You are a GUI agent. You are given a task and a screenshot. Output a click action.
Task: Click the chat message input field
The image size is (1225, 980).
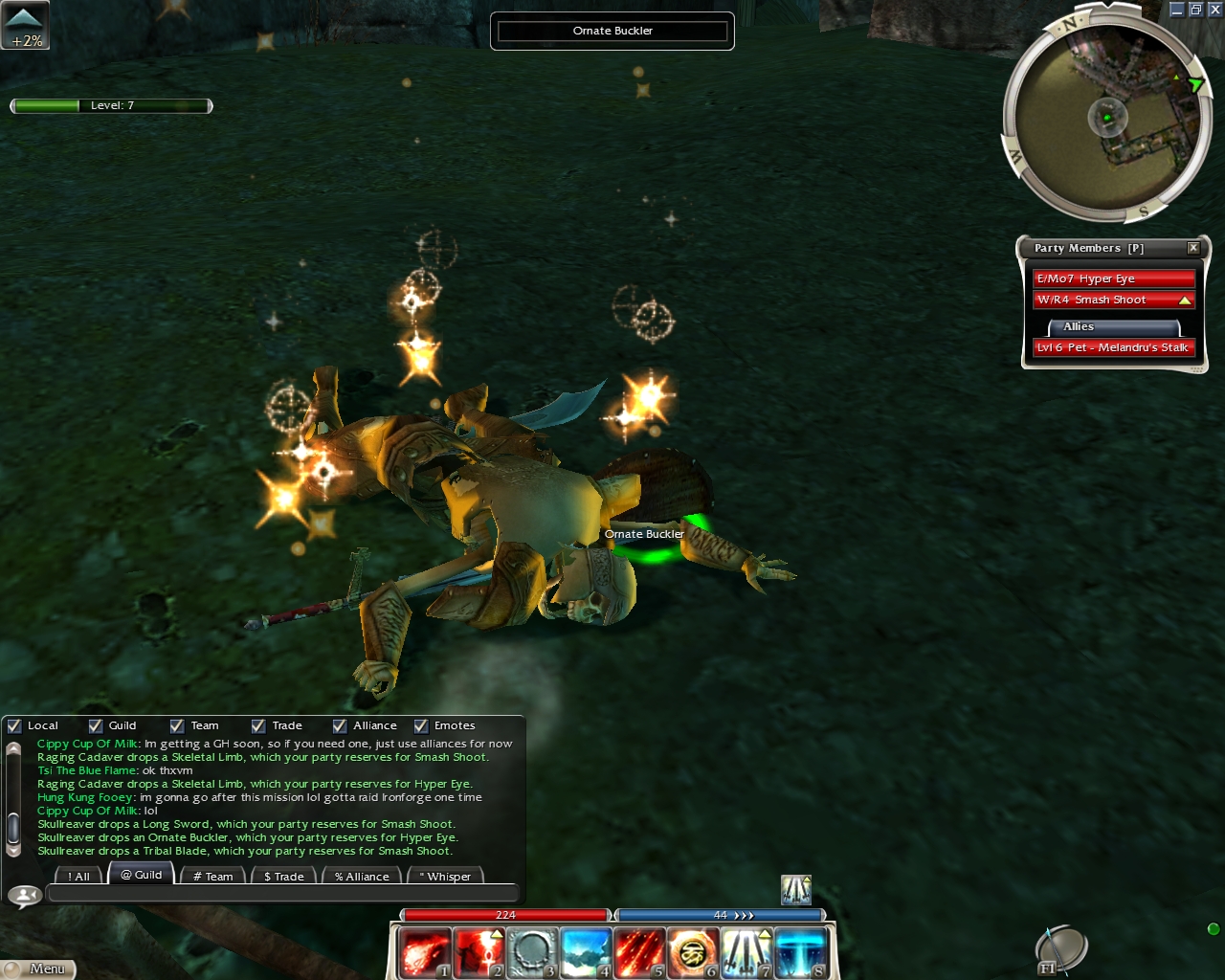(x=282, y=894)
